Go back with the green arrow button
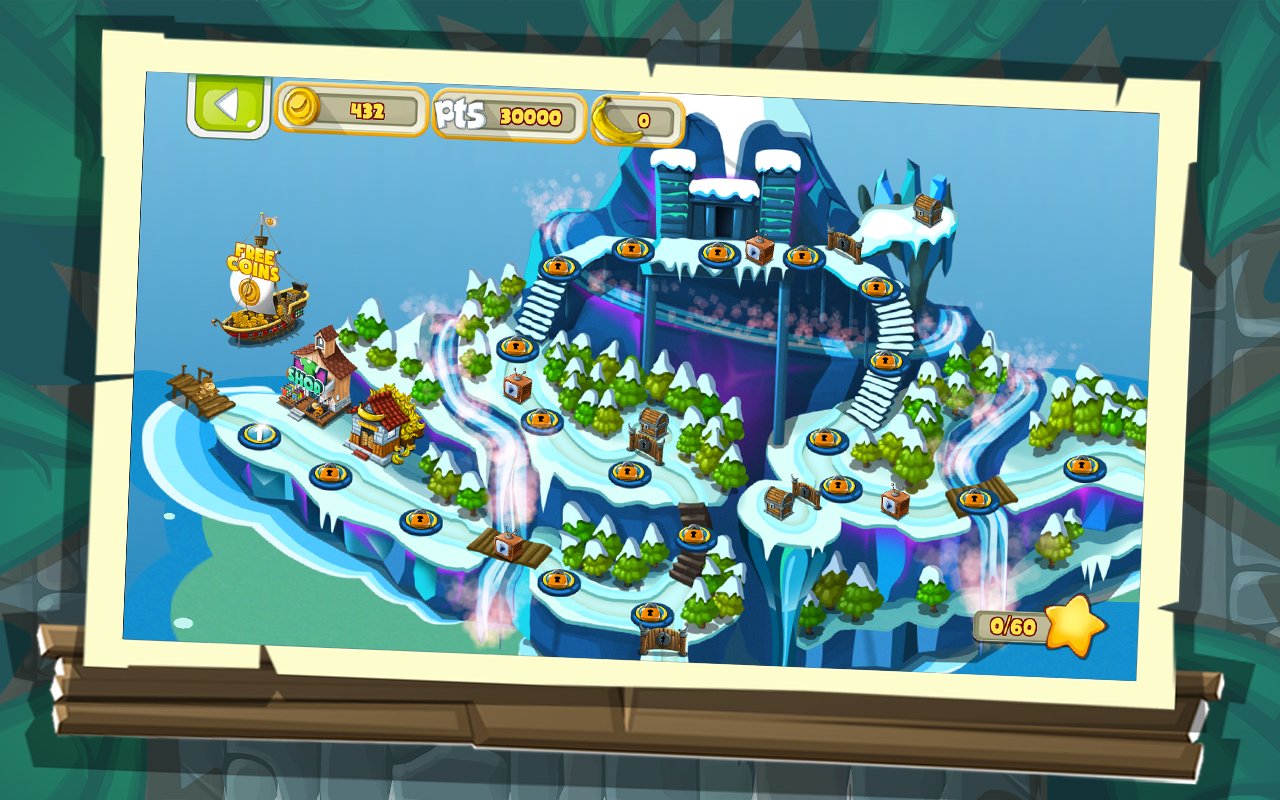This screenshot has width=1280, height=800. click(x=229, y=105)
